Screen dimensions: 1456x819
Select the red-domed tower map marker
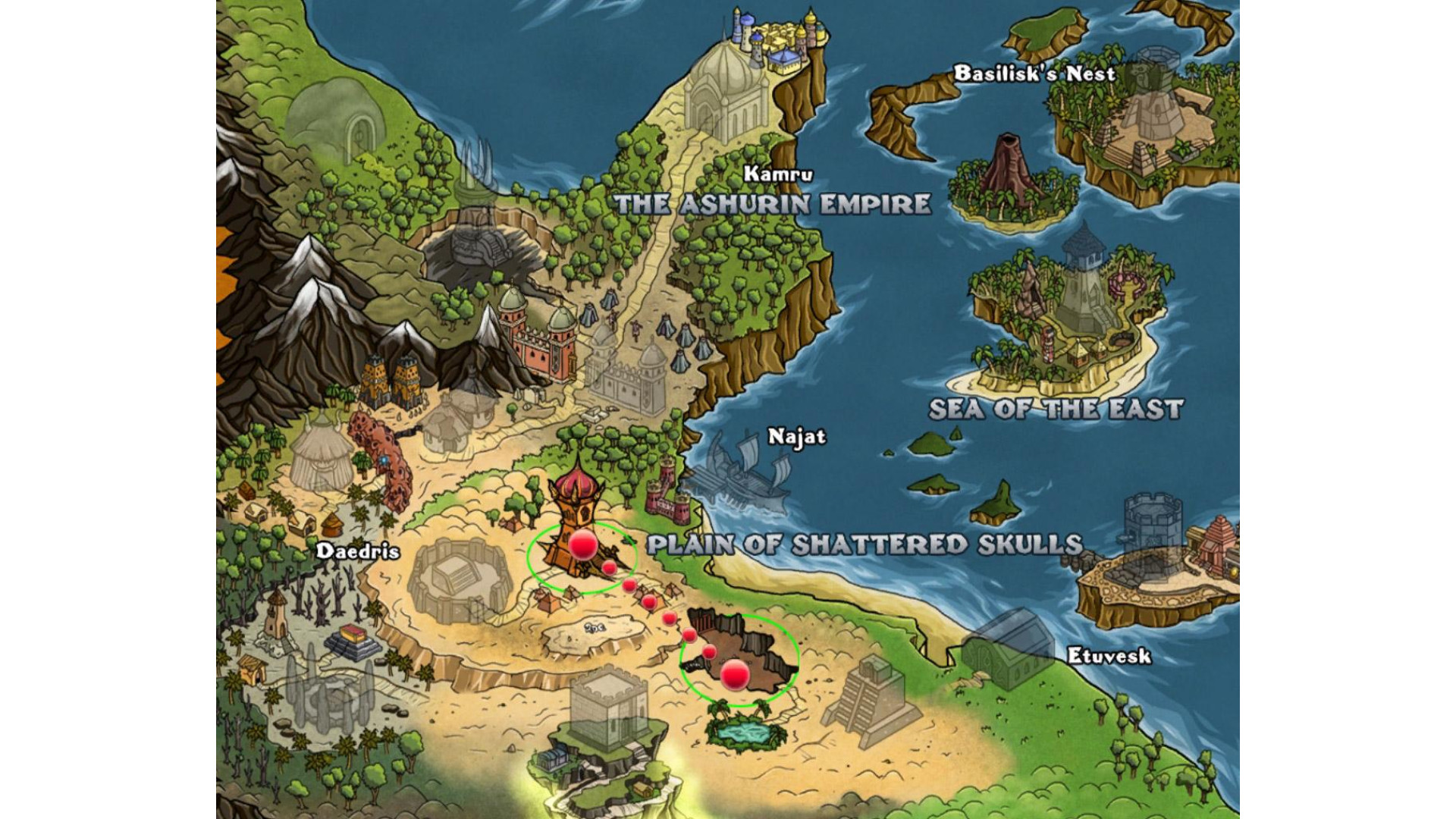[582, 545]
